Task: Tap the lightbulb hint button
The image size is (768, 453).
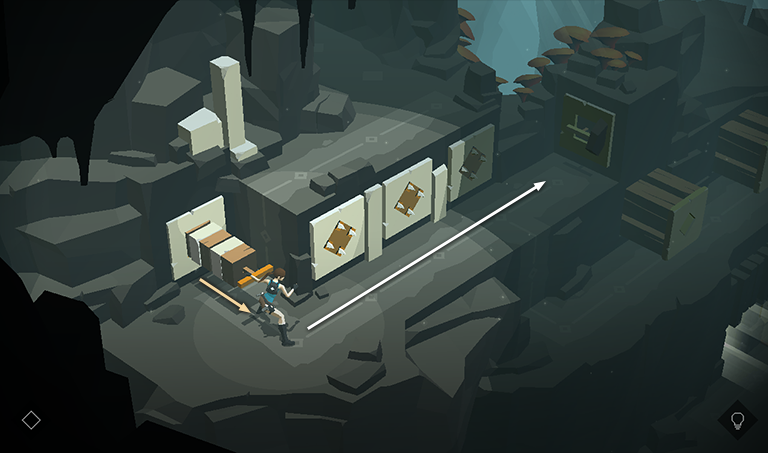Action: [x=738, y=419]
